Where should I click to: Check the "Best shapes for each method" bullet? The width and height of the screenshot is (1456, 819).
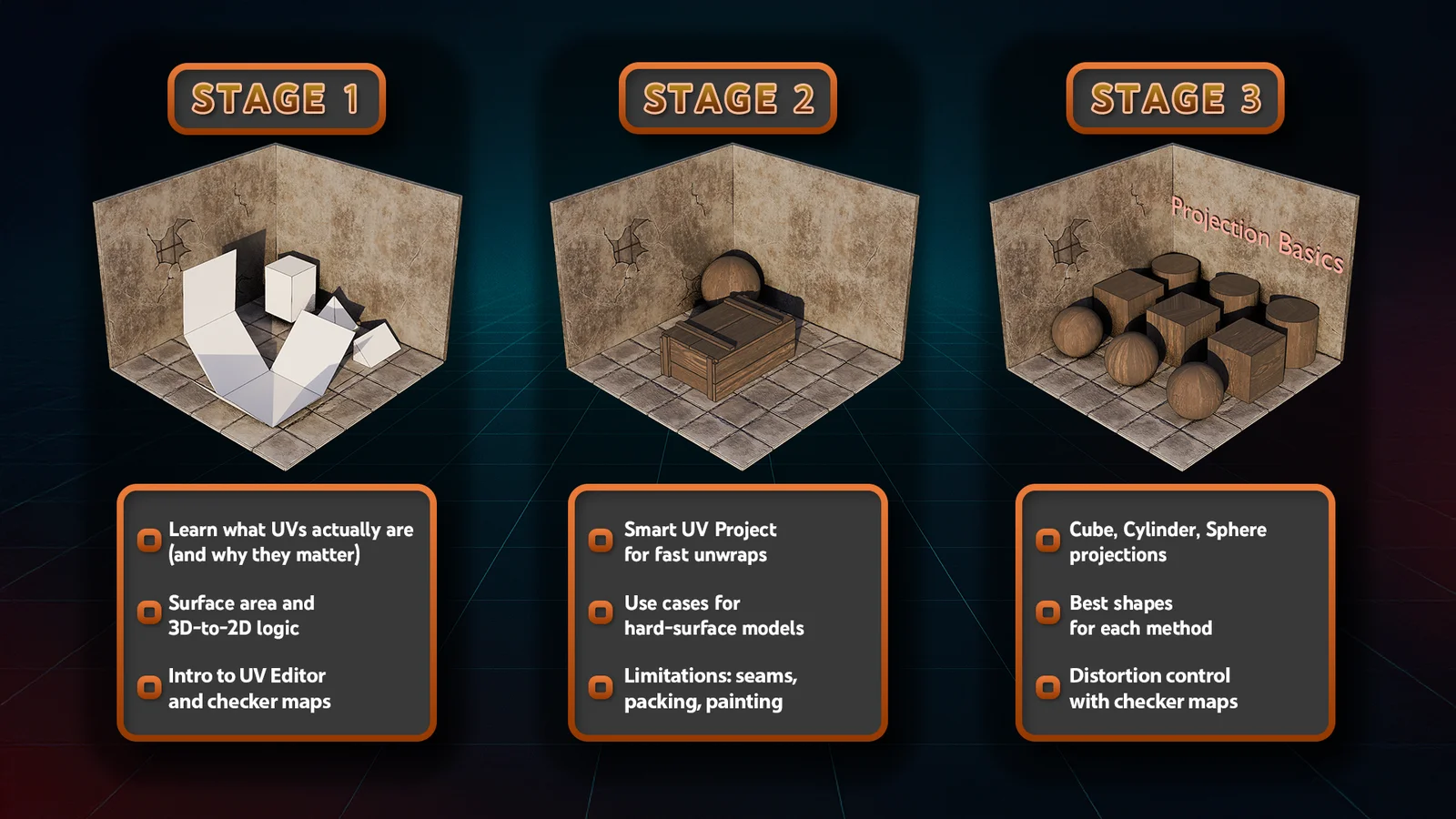tap(1048, 613)
